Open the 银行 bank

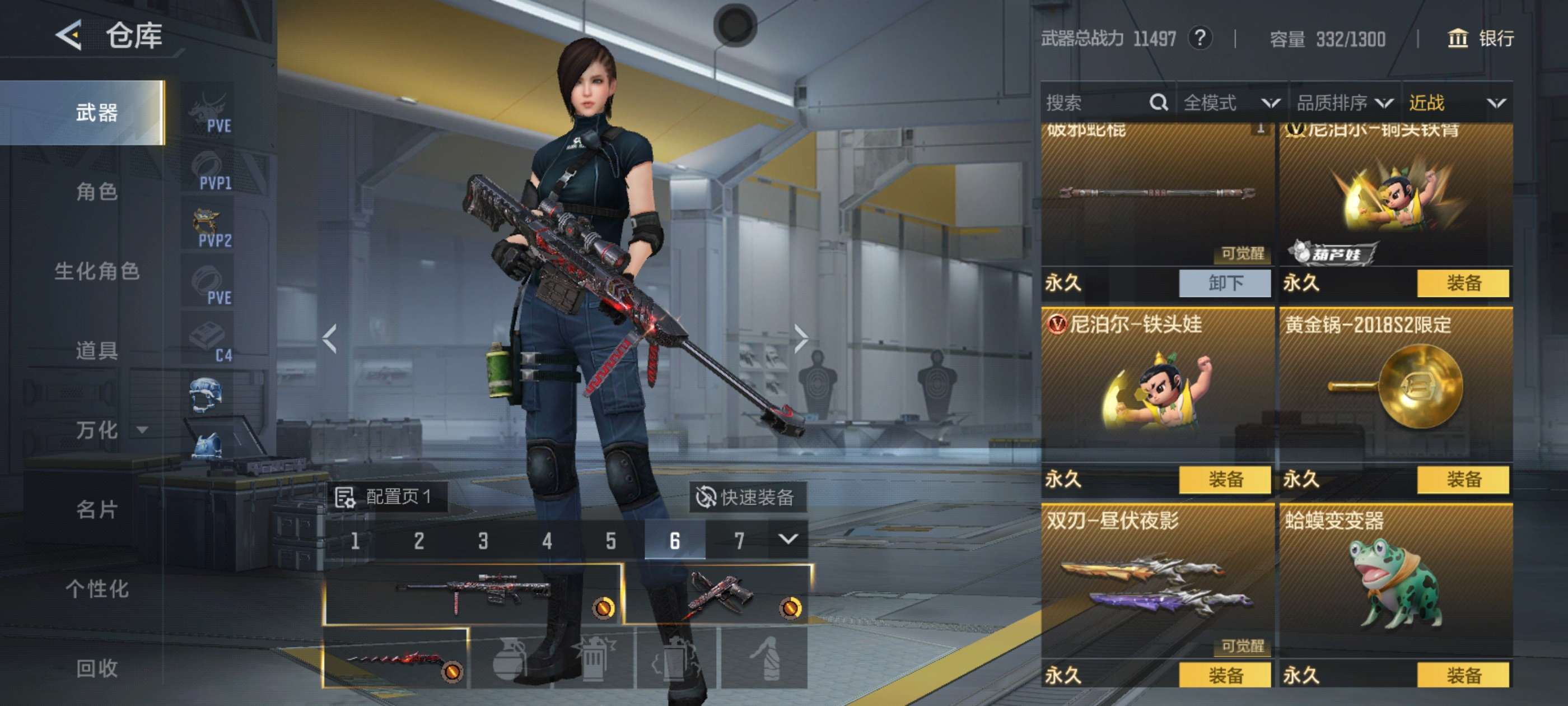(x=1480, y=38)
